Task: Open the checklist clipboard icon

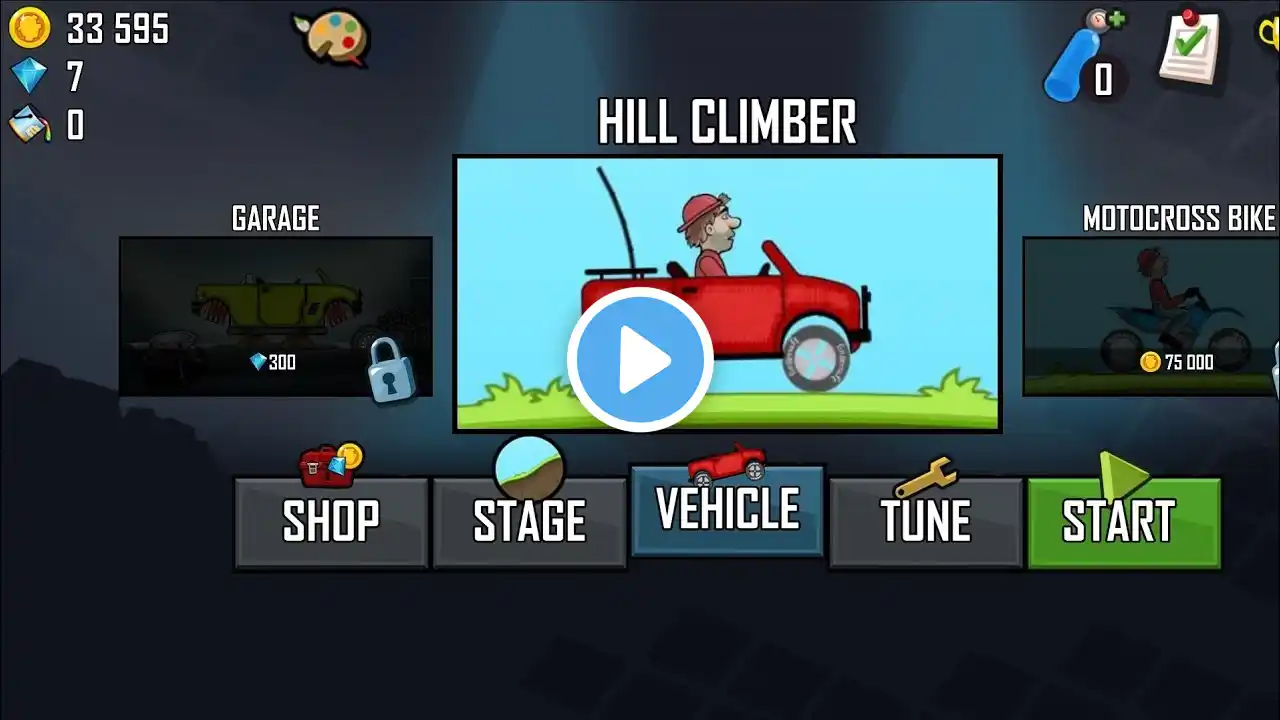Action: coord(1190,47)
